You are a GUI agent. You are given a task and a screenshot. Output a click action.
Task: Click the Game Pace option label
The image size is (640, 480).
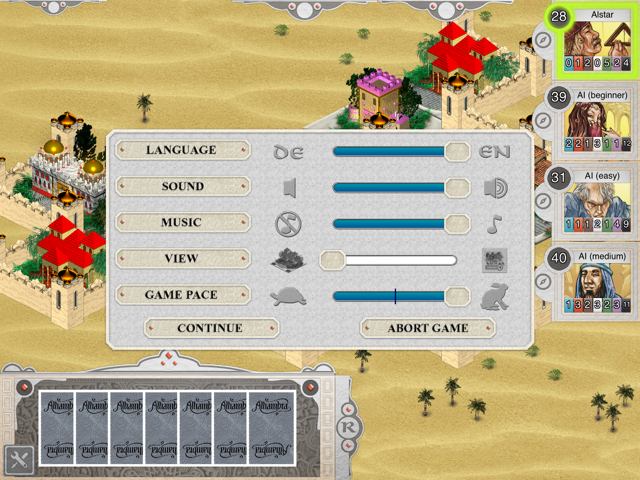pyautogui.click(x=181, y=295)
